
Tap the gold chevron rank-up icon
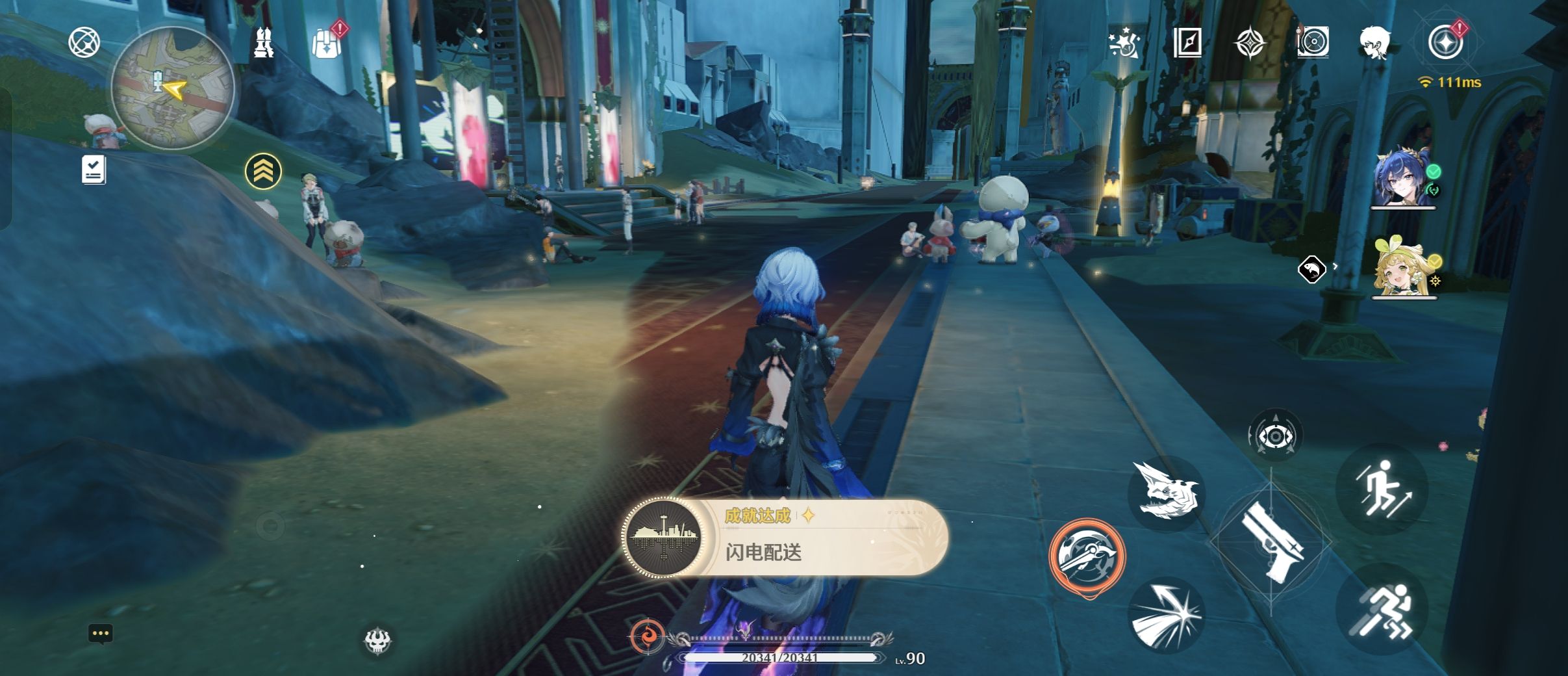tap(263, 172)
